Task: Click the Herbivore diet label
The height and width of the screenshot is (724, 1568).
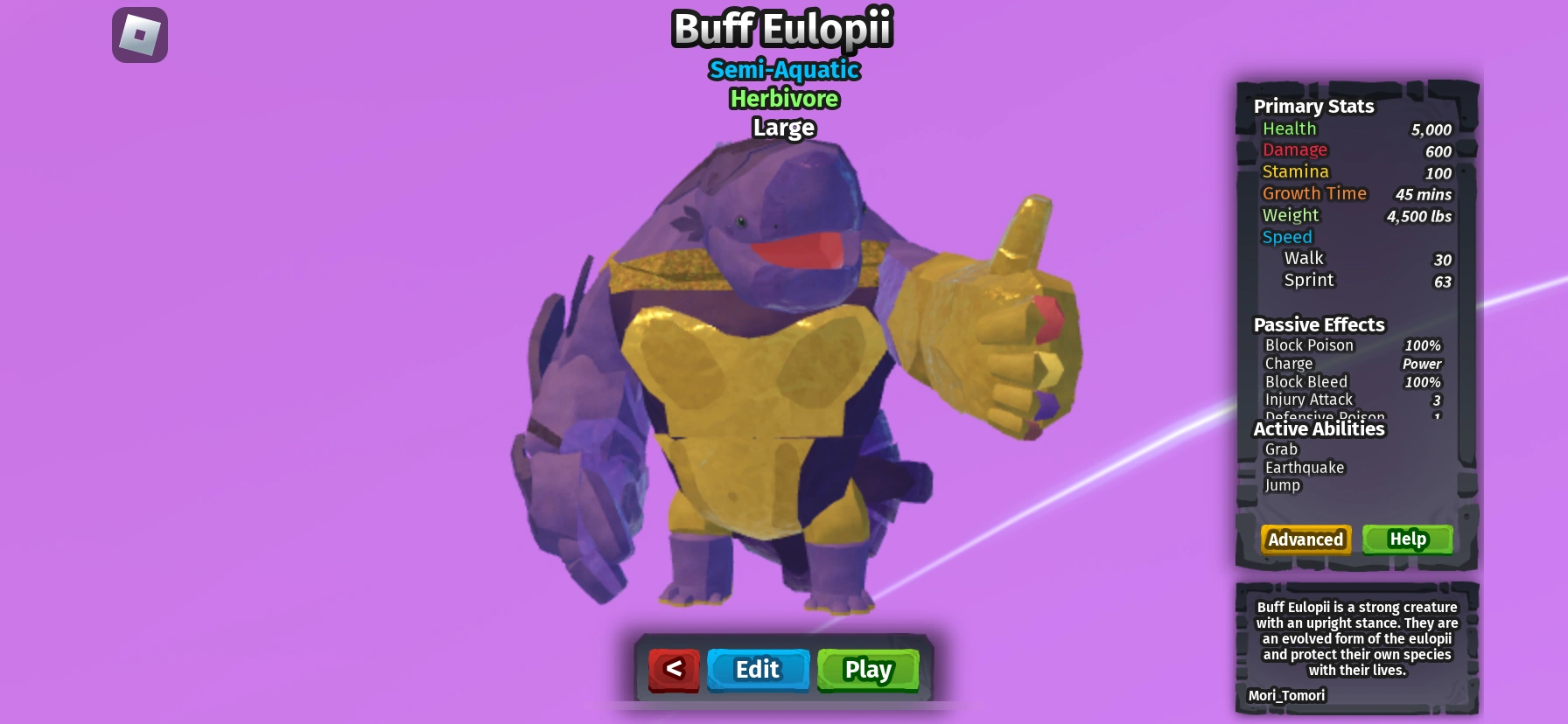Action: click(783, 99)
